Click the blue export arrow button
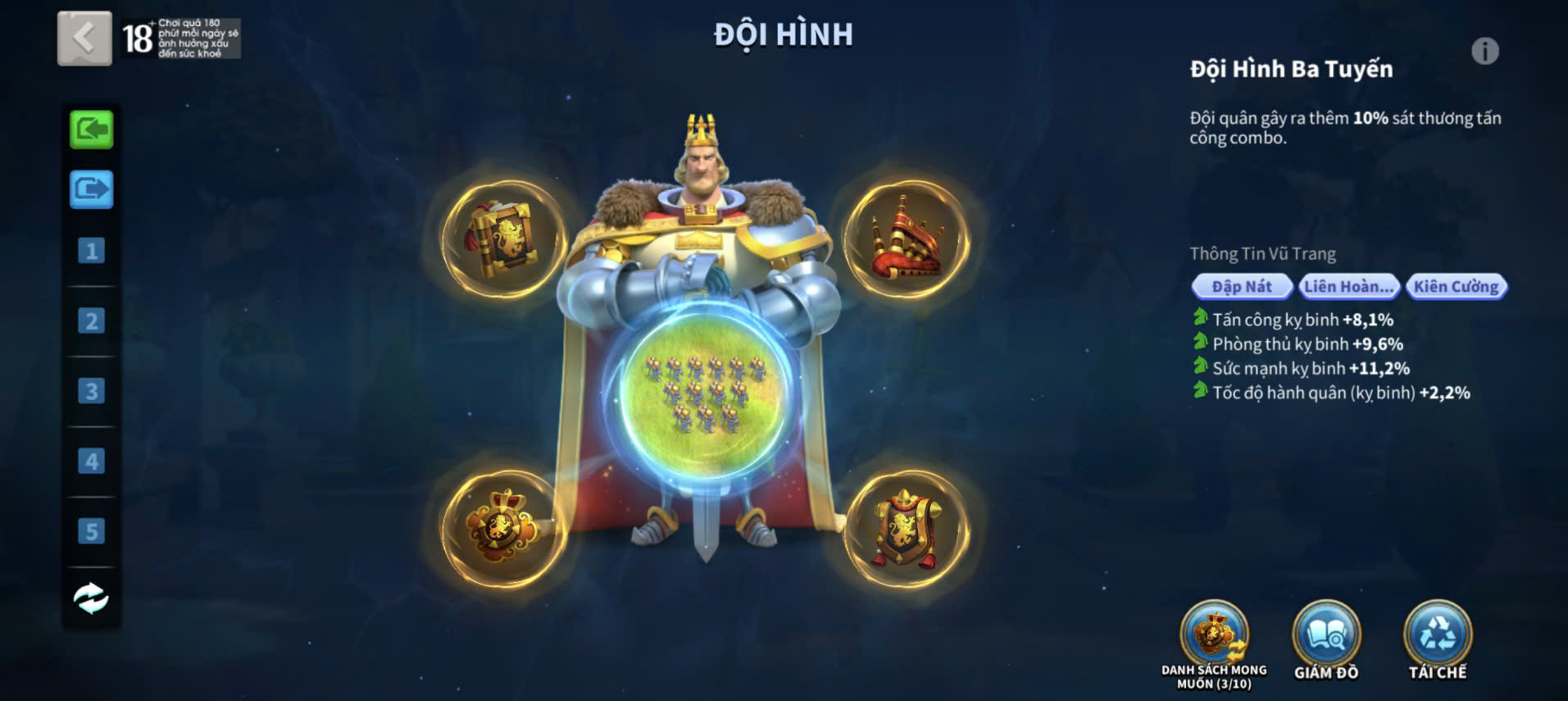 [x=91, y=189]
